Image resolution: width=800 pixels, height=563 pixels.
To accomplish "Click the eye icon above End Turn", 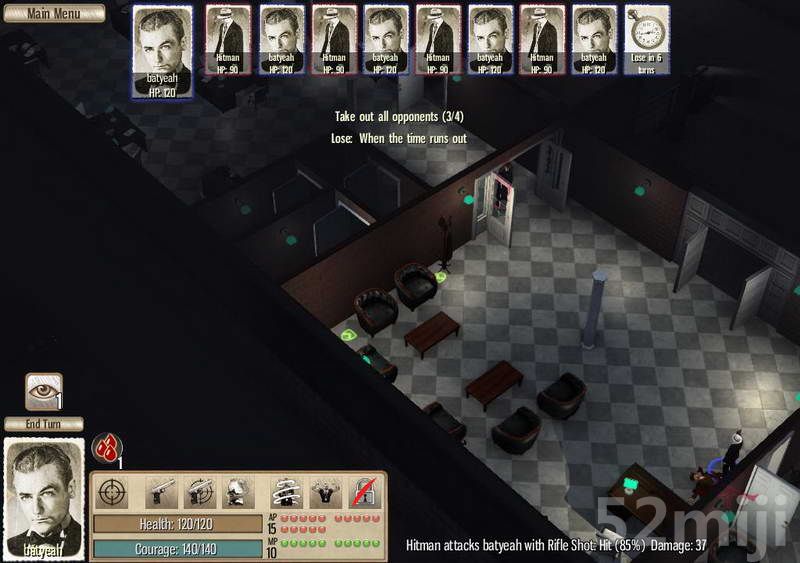I will (43, 391).
